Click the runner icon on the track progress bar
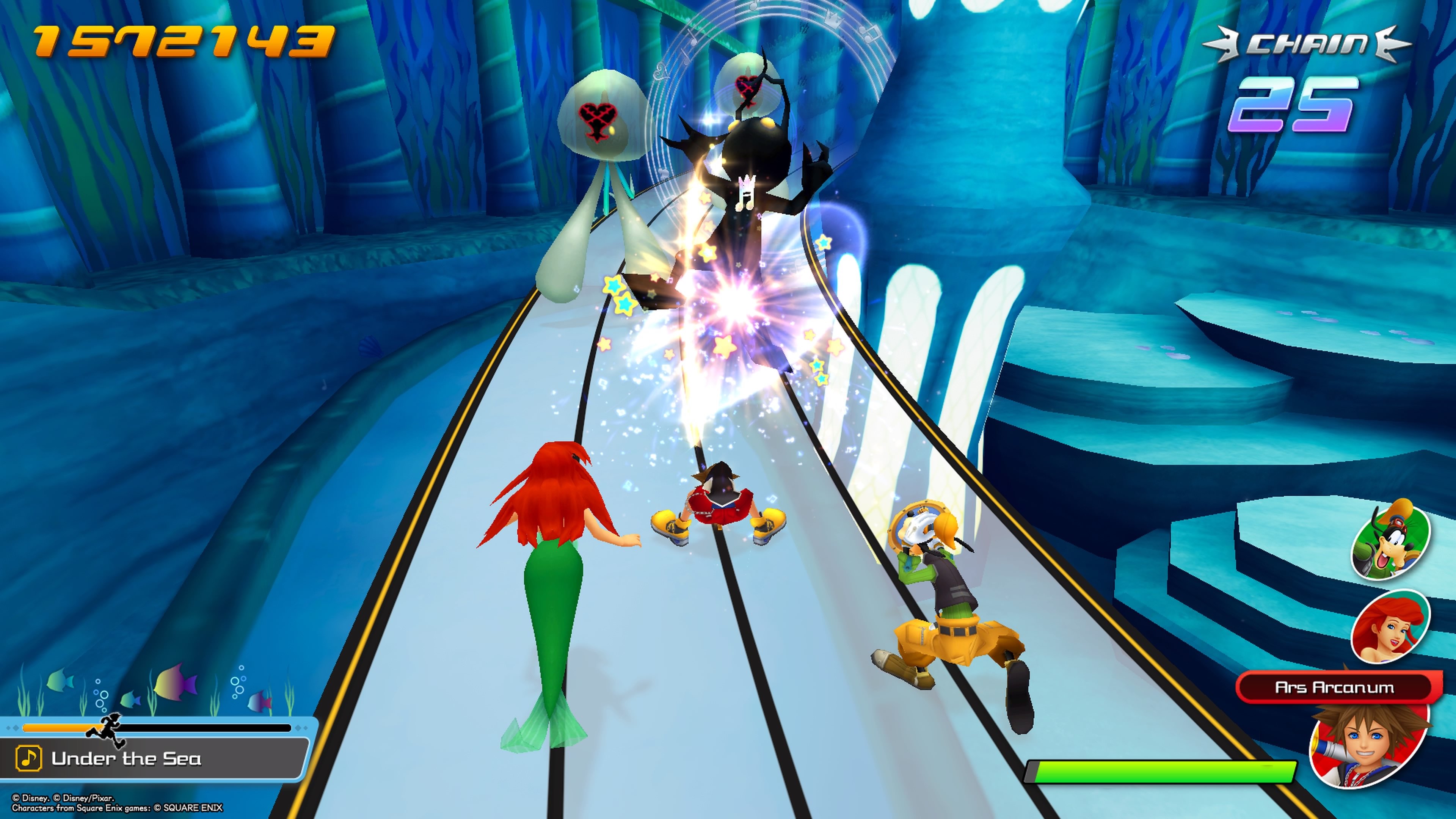Screen dimensions: 1456x819 (109, 729)
